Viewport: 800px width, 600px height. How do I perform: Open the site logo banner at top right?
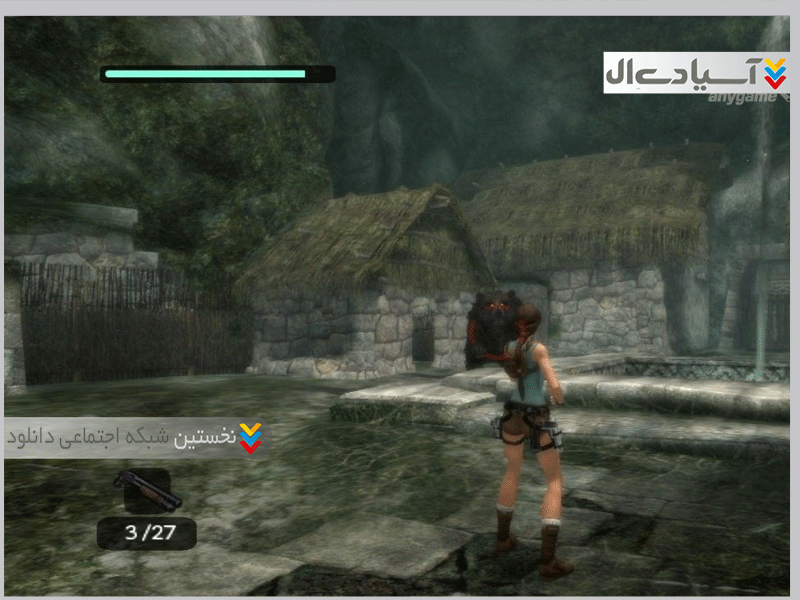coord(696,72)
